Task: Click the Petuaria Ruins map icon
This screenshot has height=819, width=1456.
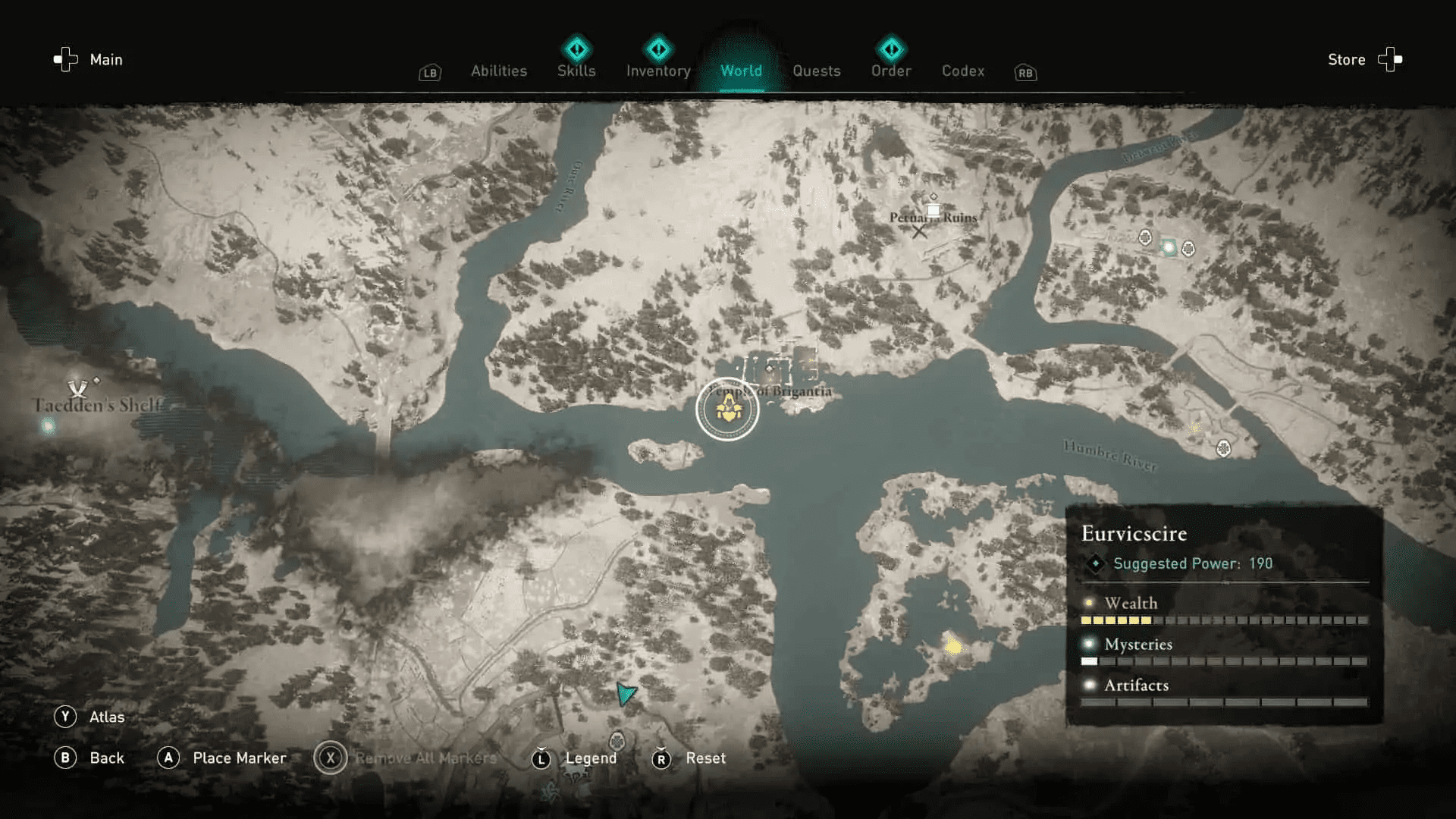Action: point(932,210)
